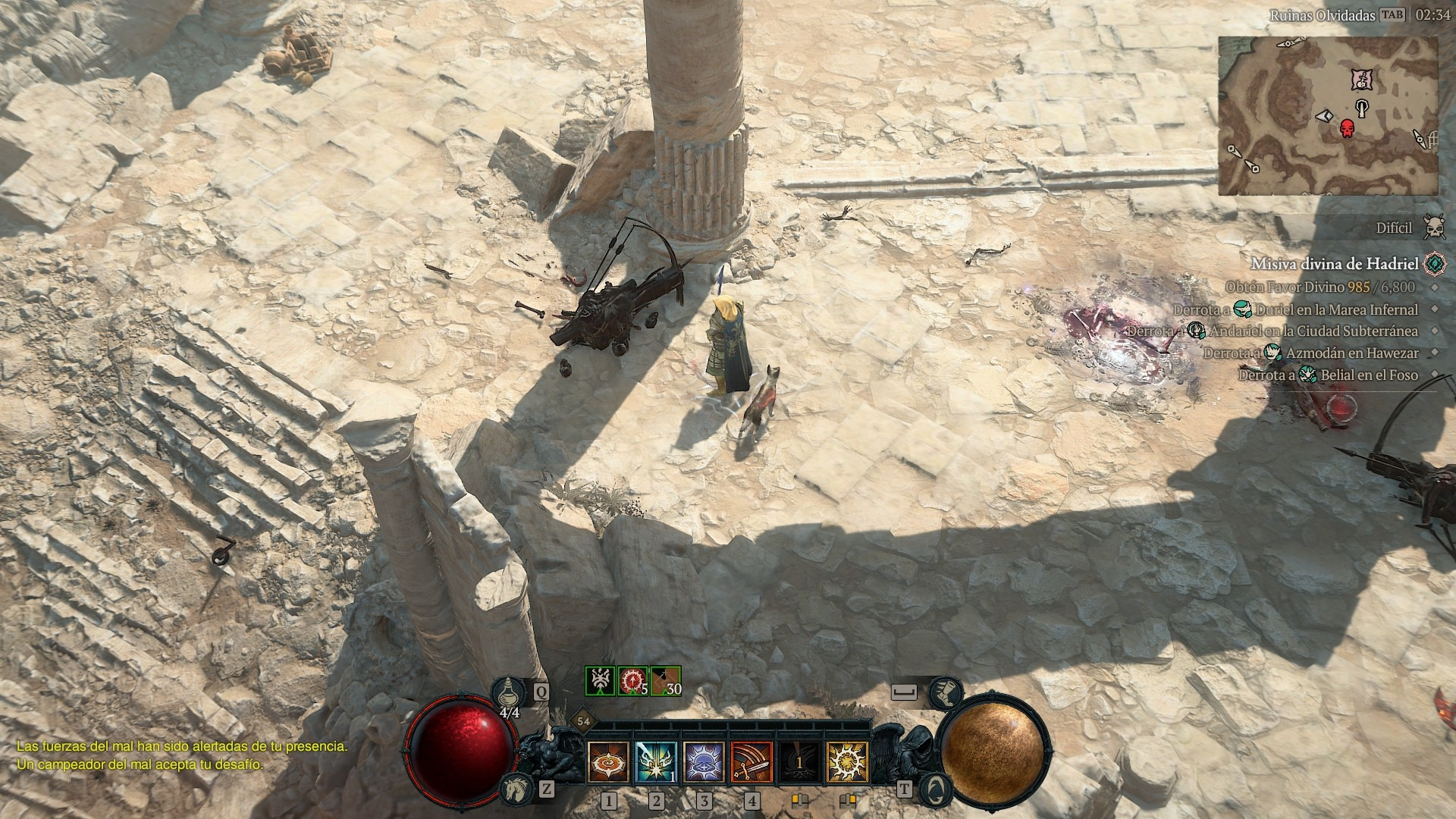Image resolution: width=1456 pixels, height=819 pixels.
Task: Summon the mount with the horse icon
Action: (516, 789)
